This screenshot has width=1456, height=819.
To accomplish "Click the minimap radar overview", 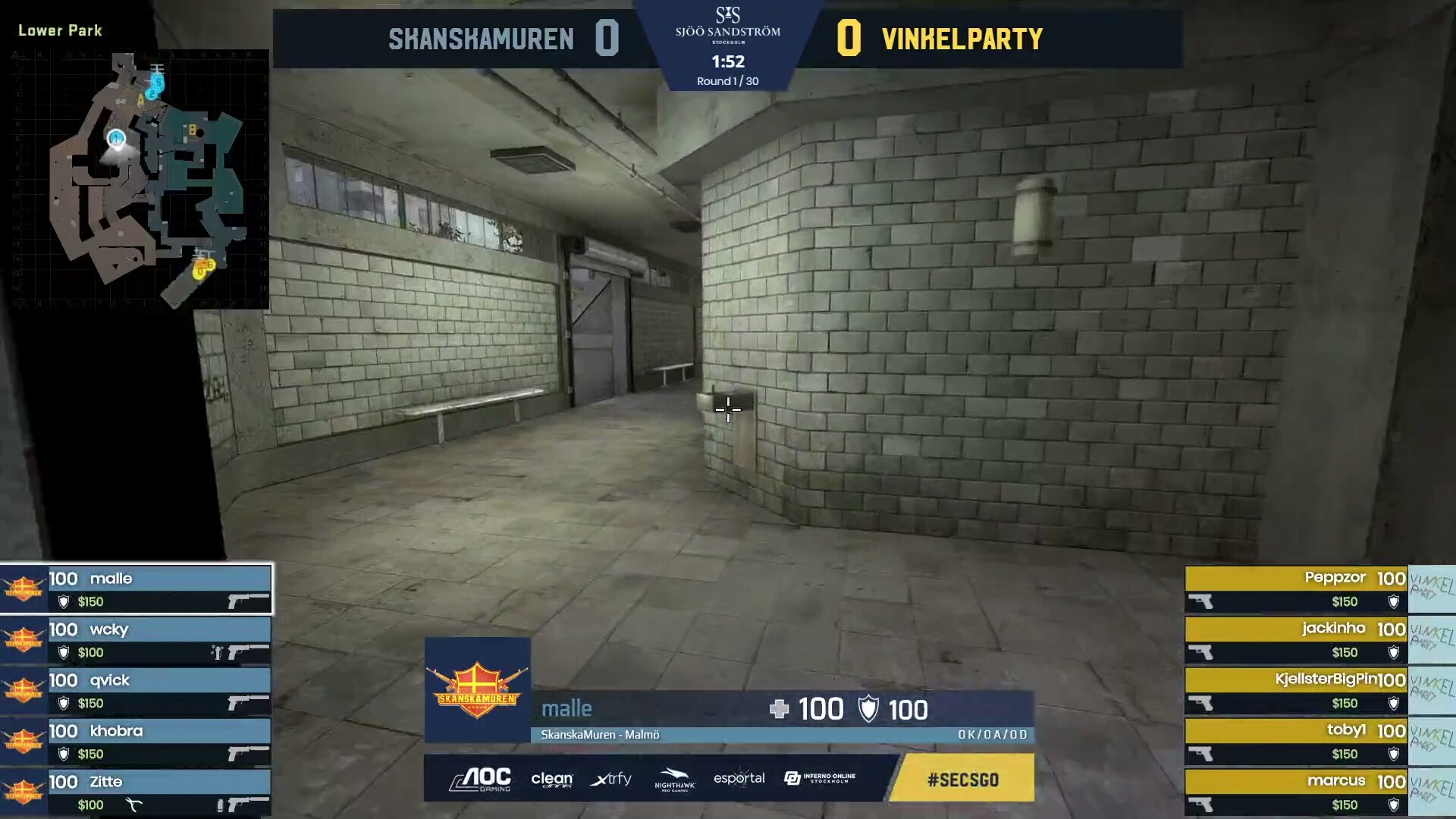I will pos(140,179).
